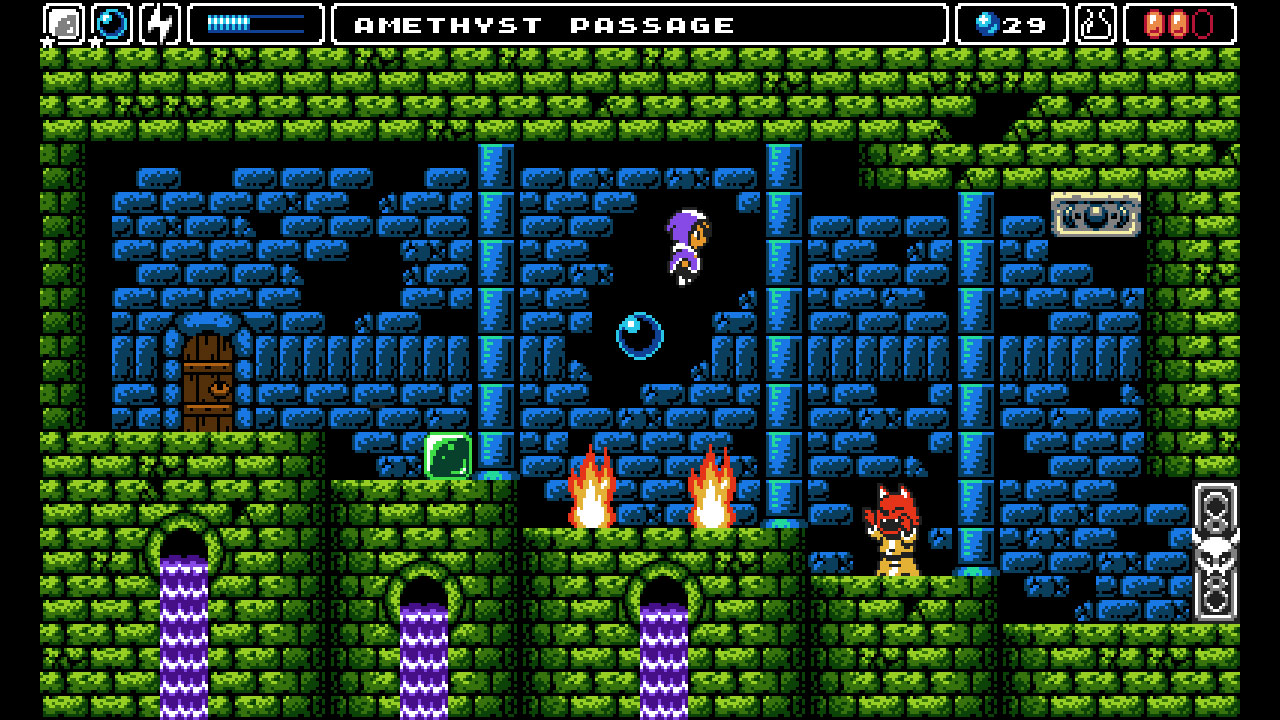1280x720 pixels.
Task: Click the amethyst plaque on the wall
Action: (x=1096, y=215)
